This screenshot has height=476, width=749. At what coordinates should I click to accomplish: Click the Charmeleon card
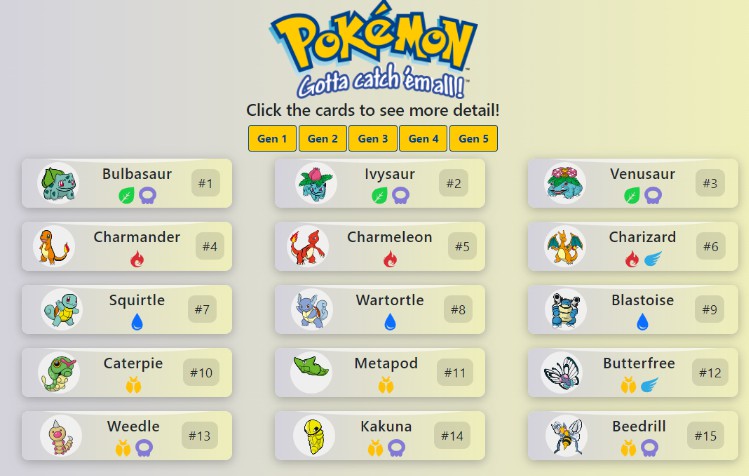click(x=380, y=247)
